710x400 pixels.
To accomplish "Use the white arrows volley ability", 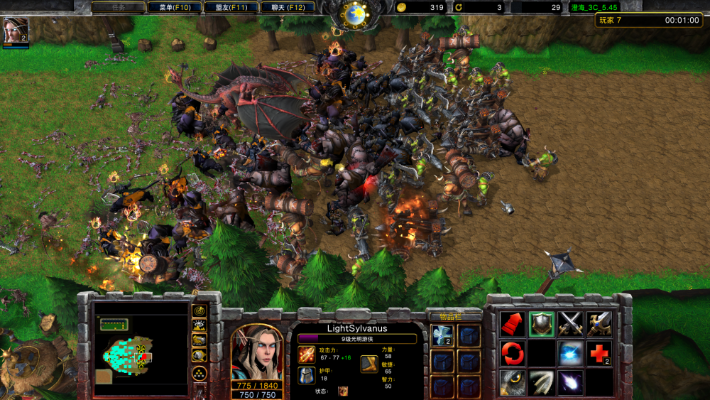I will click(542, 382).
